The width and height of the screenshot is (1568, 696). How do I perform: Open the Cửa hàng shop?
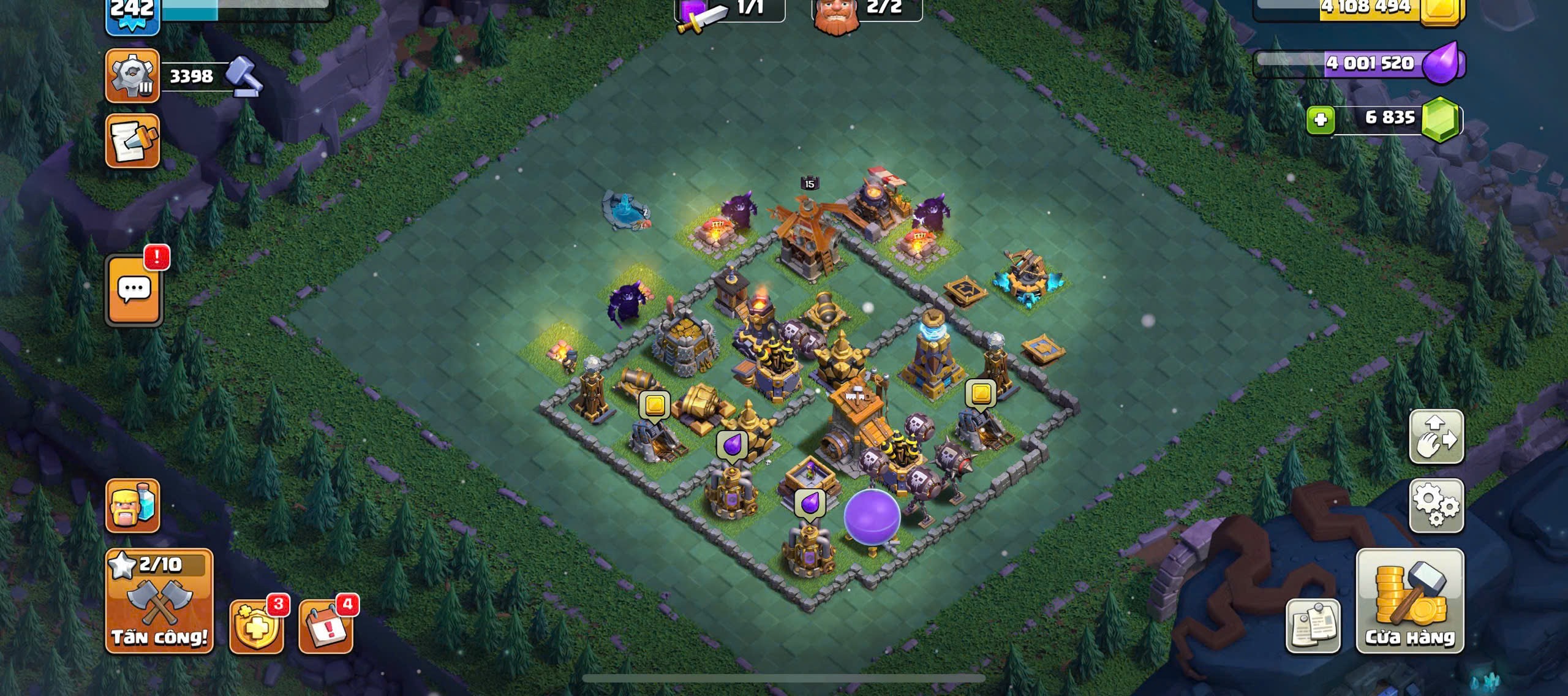click(1409, 600)
